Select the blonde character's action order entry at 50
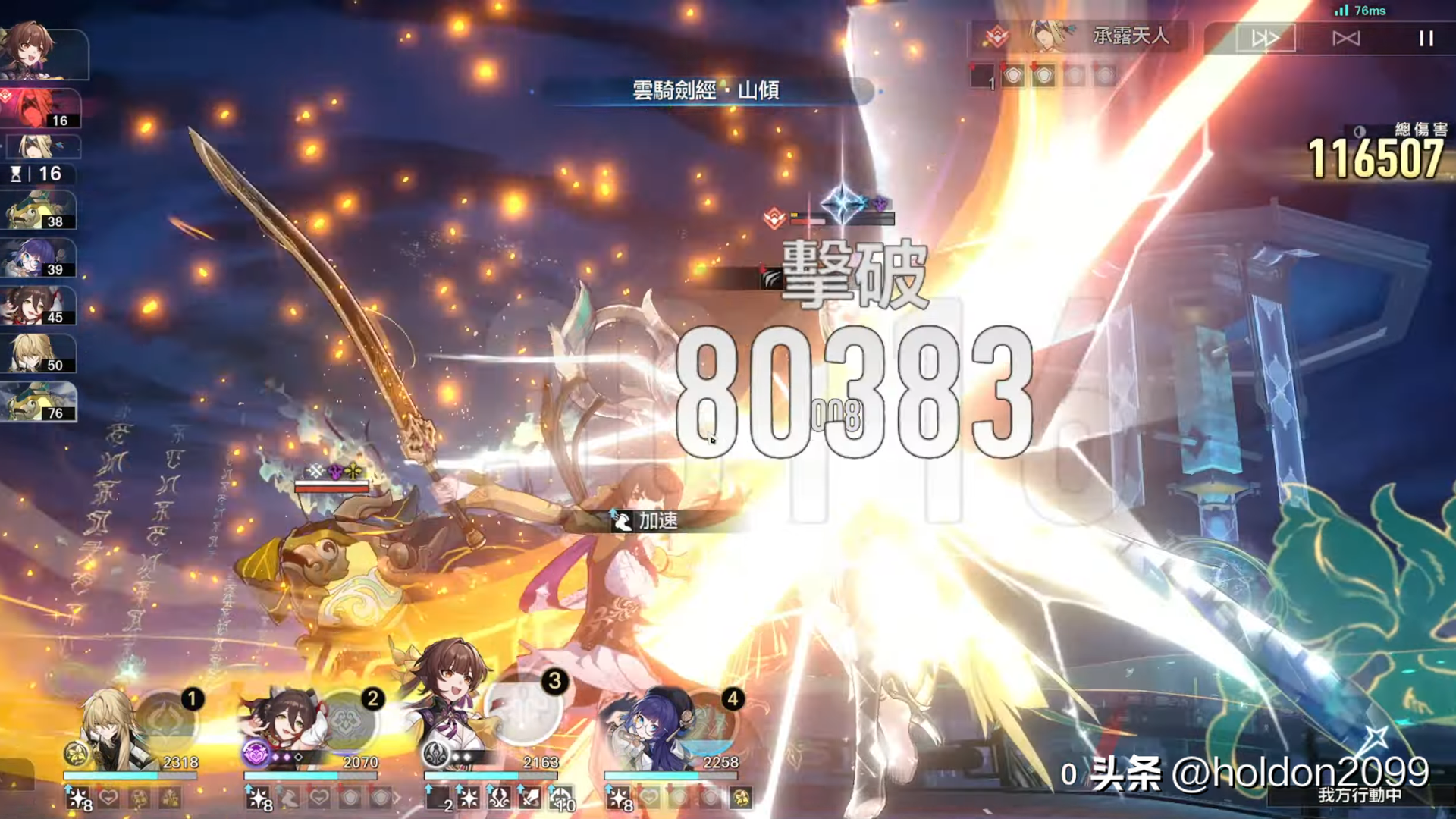 (x=38, y=354)
